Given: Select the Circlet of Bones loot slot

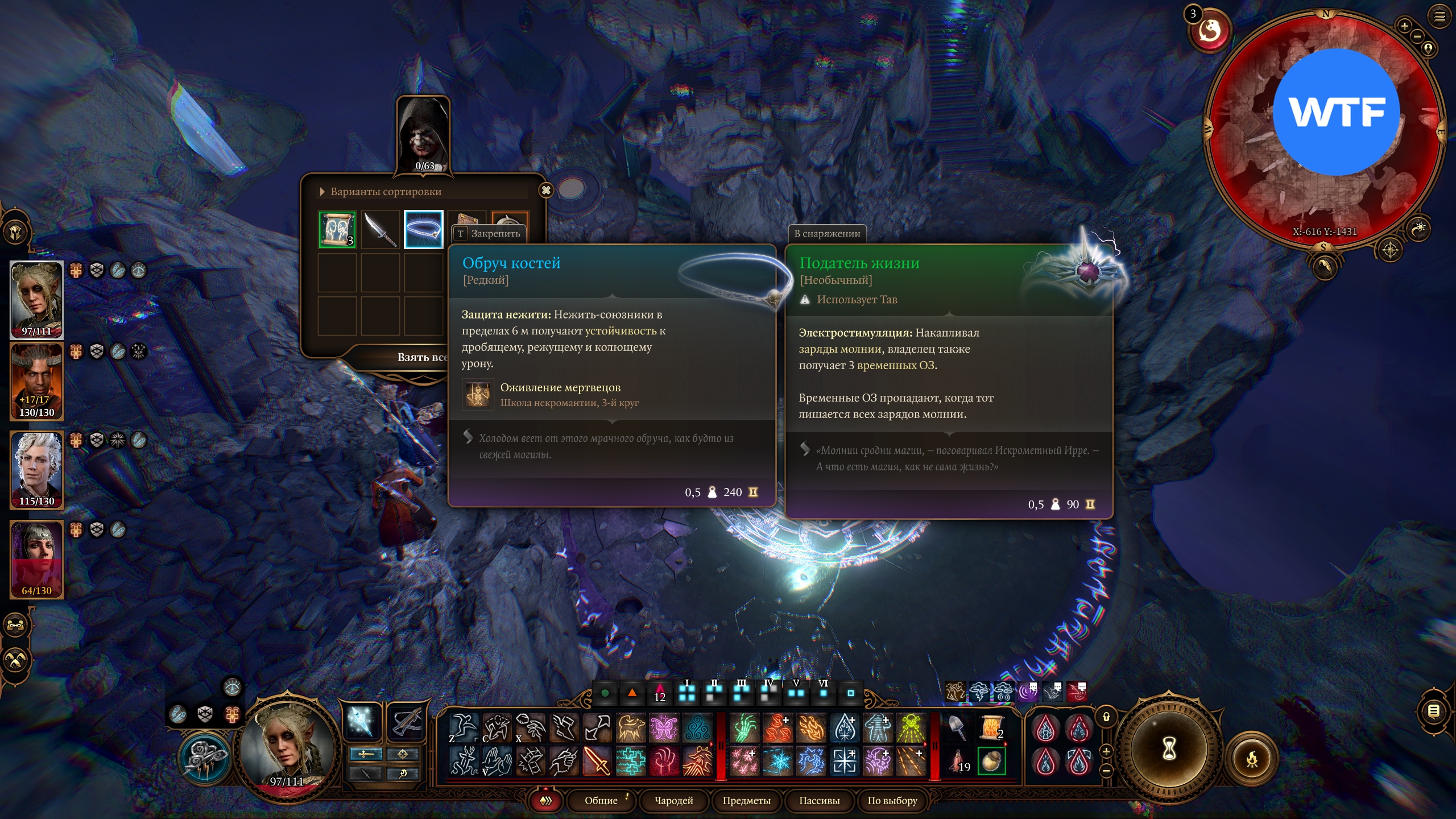Looking at the screenshot, I should pos(424,230).
